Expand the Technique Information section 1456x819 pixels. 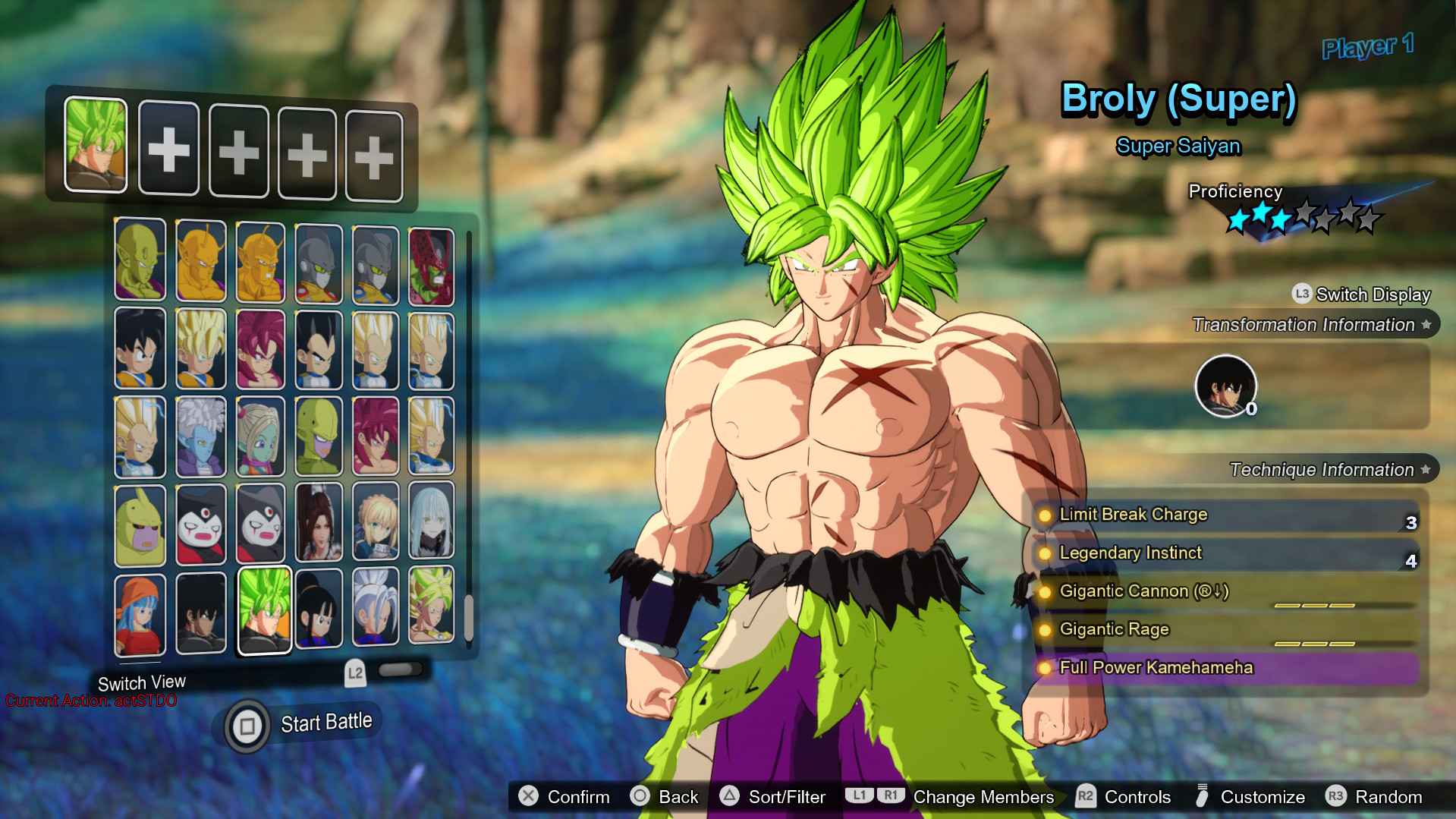point(1321,469)
